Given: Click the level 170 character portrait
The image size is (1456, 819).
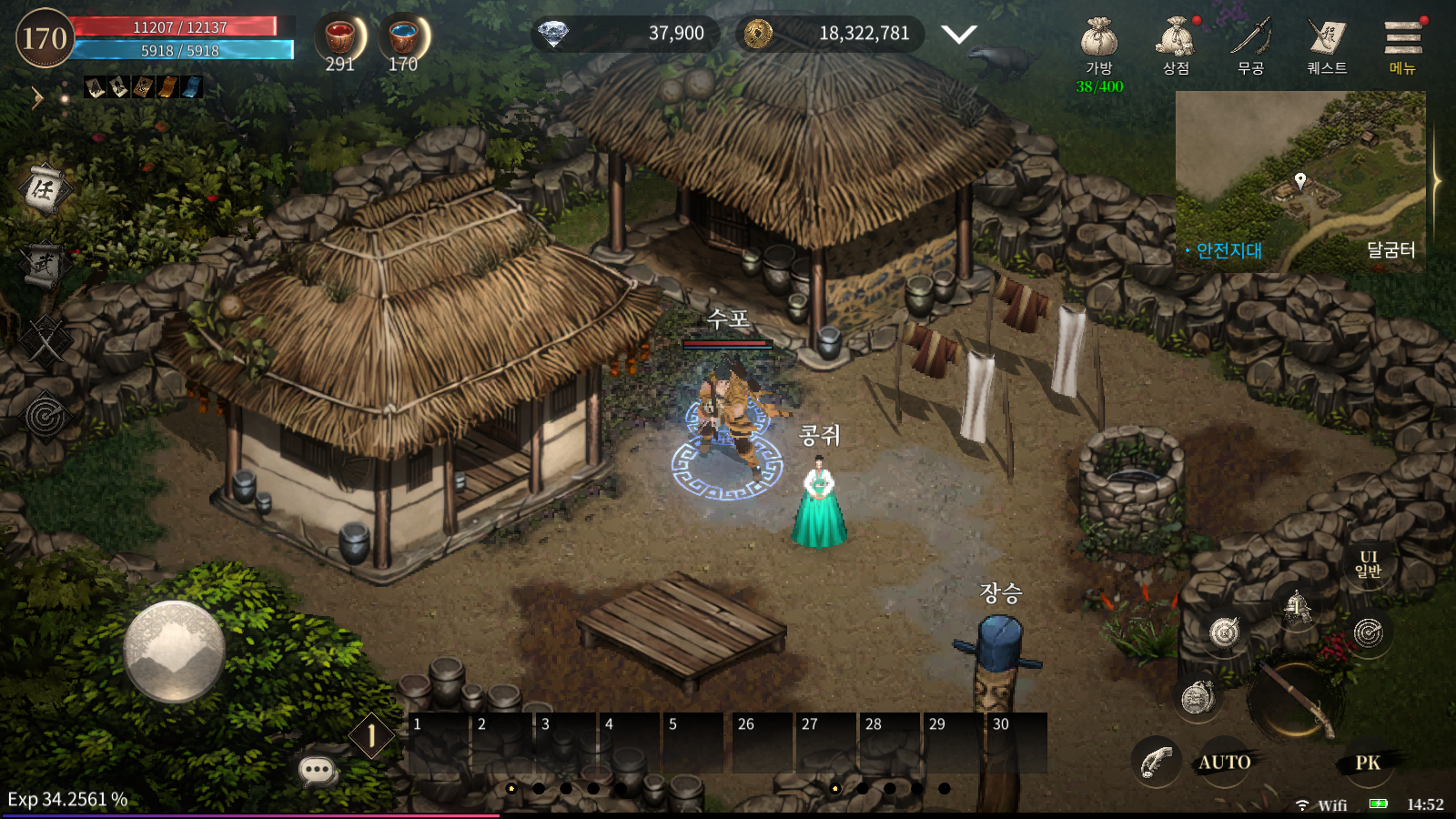Looking at the screenshot, I should 45,38.
